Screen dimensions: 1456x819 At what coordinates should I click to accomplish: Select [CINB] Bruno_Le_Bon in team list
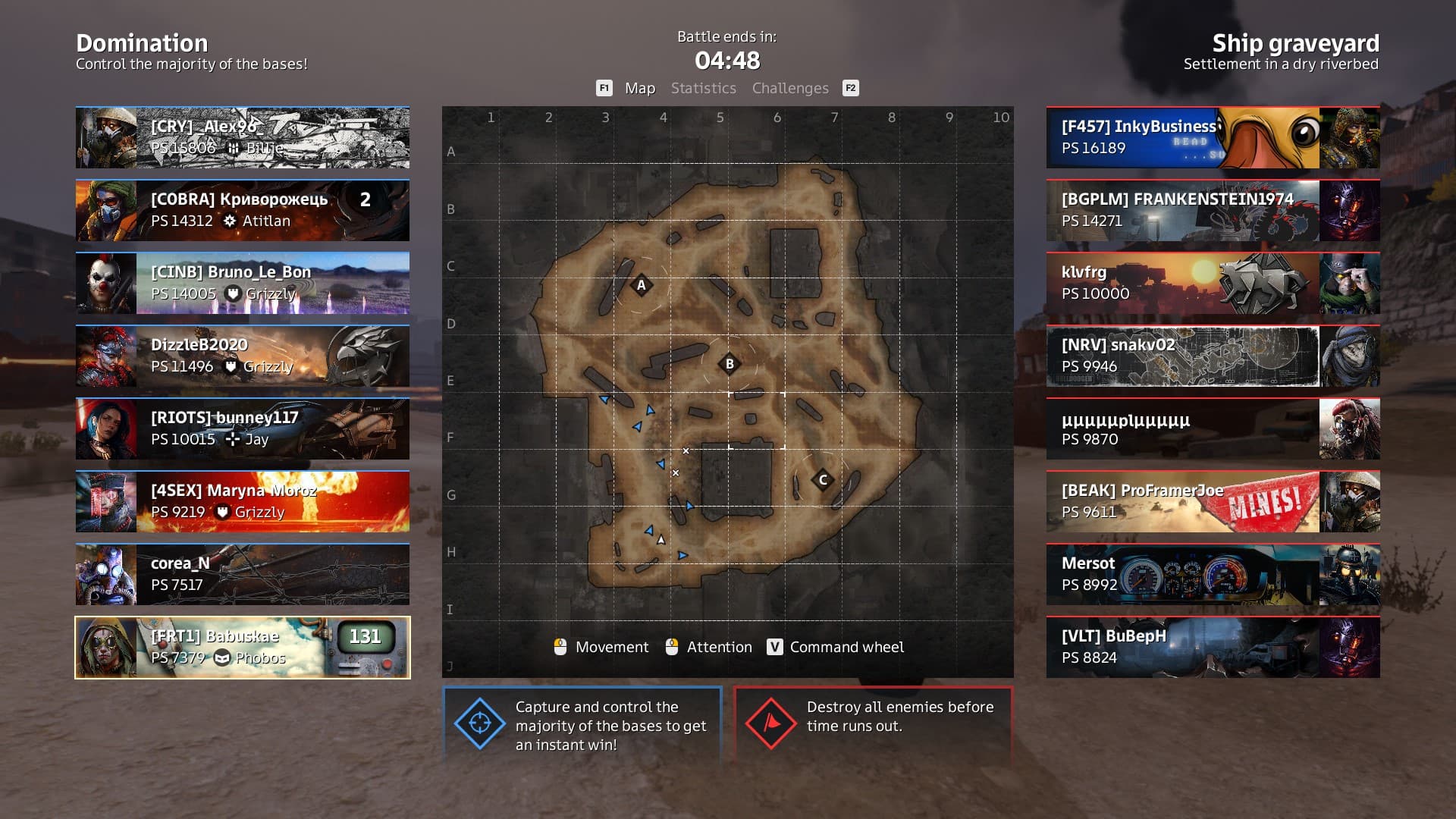243,283
